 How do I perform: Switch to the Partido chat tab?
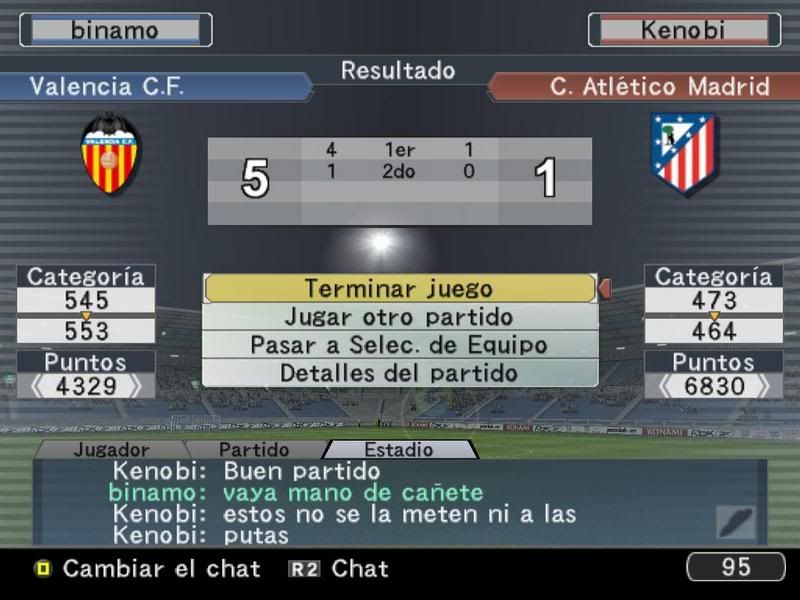click(254, 450)
